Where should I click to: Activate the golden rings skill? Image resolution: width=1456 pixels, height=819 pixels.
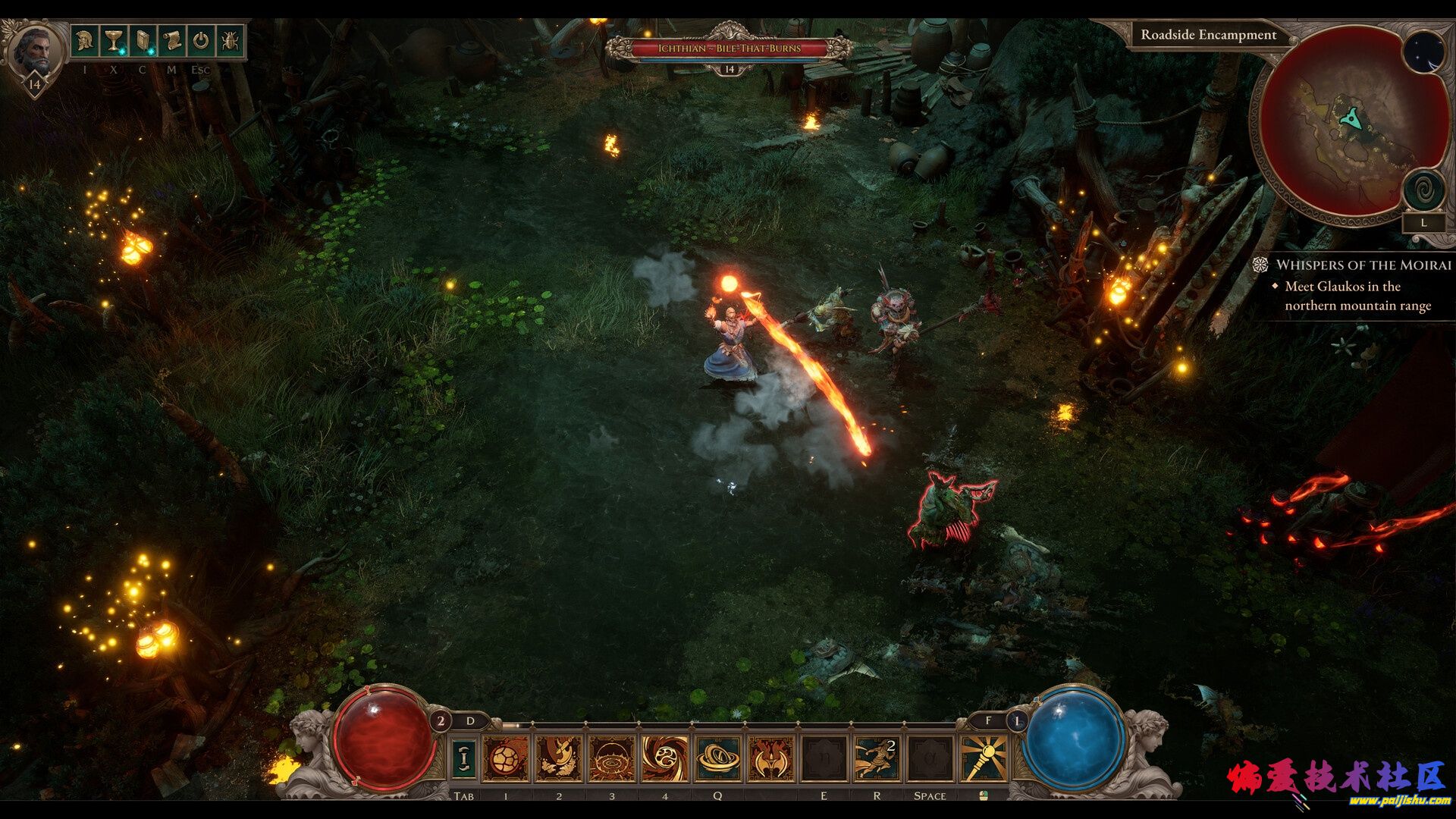pos(718,758)
